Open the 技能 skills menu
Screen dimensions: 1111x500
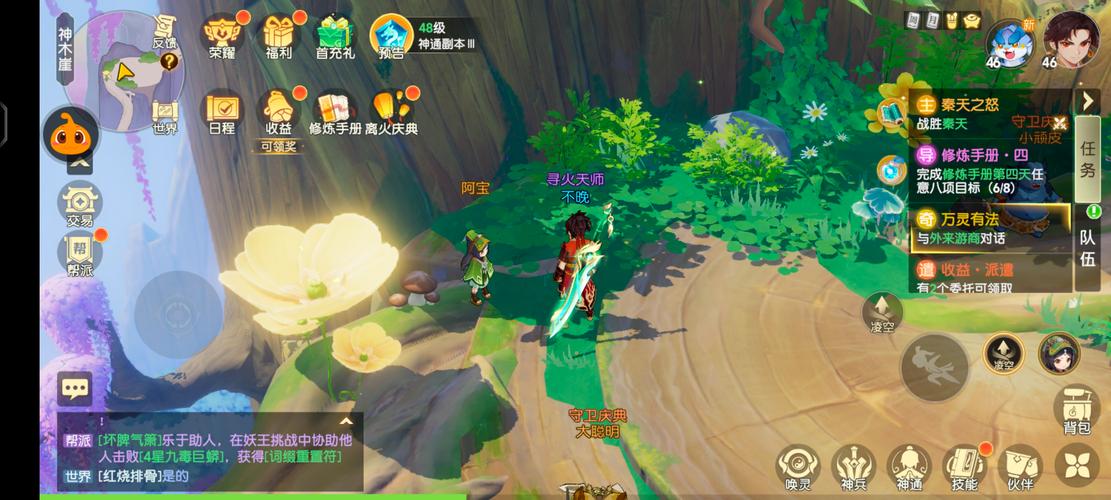click(x=964, y=467)
